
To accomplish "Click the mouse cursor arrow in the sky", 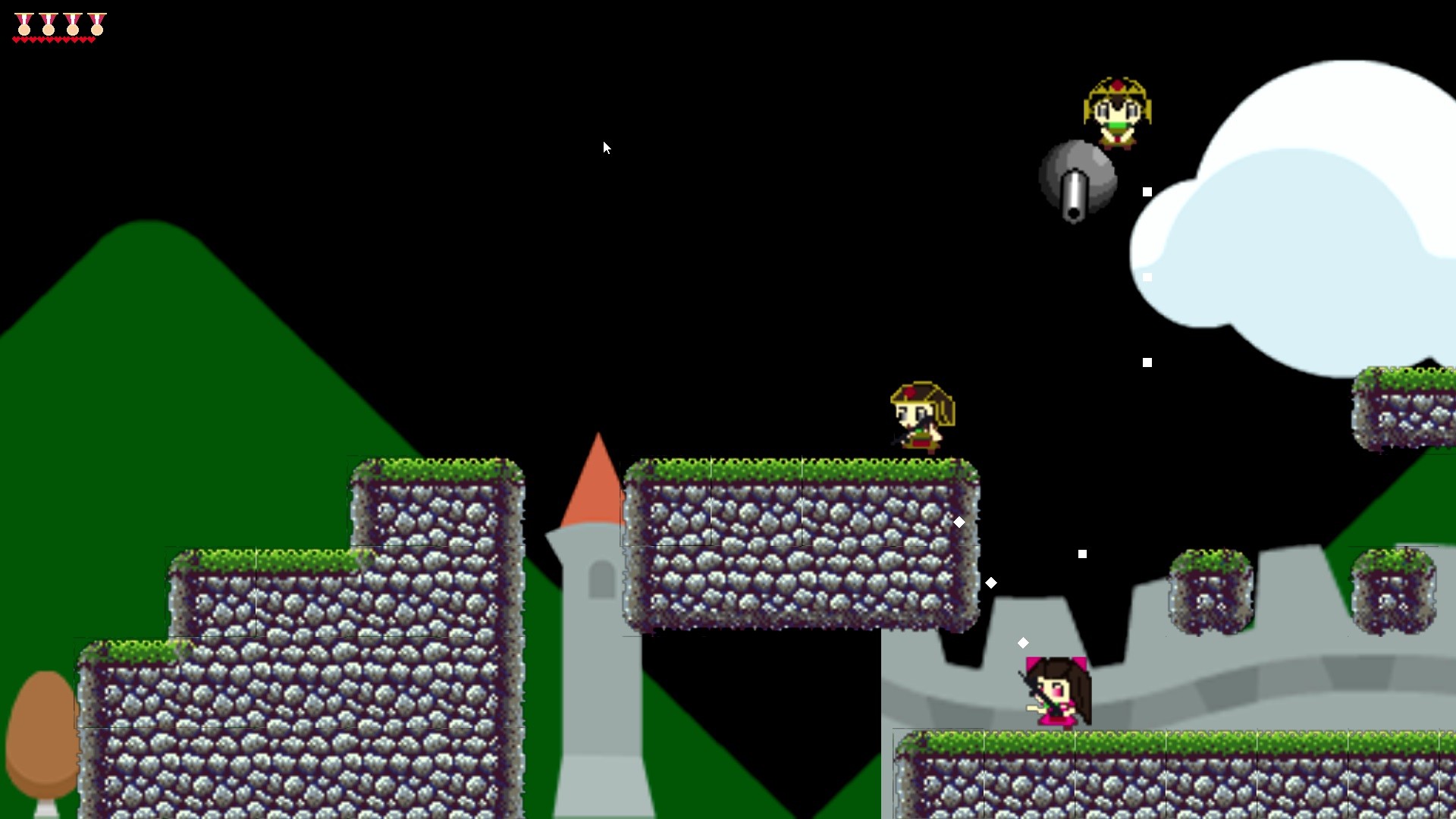I will click(607, 147).
